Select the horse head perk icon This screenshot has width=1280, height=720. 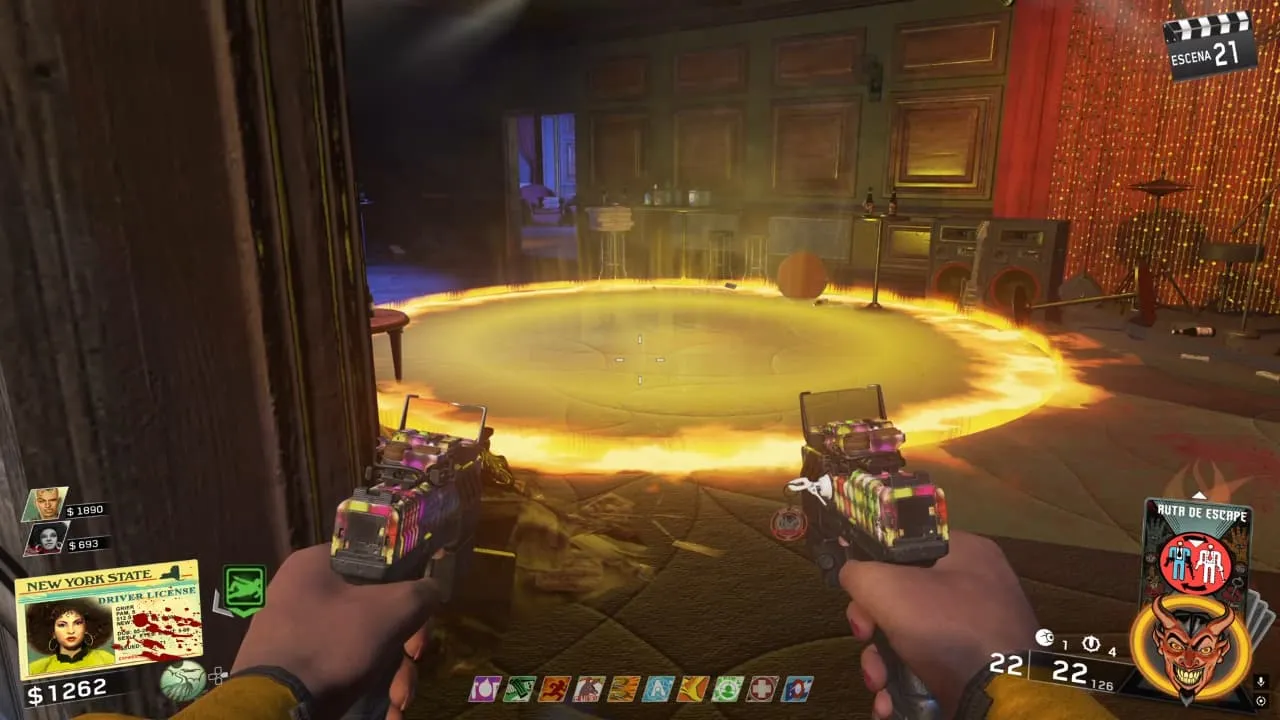[588, 688]
